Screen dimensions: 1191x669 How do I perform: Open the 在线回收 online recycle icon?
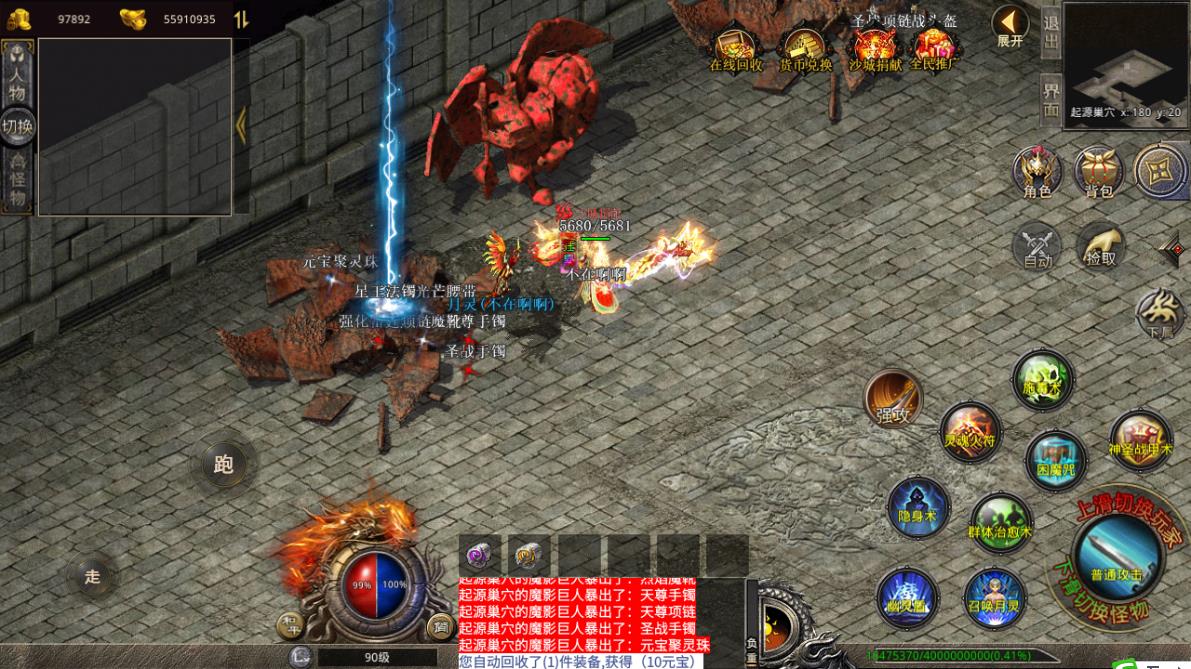click(x=735, y=48)
